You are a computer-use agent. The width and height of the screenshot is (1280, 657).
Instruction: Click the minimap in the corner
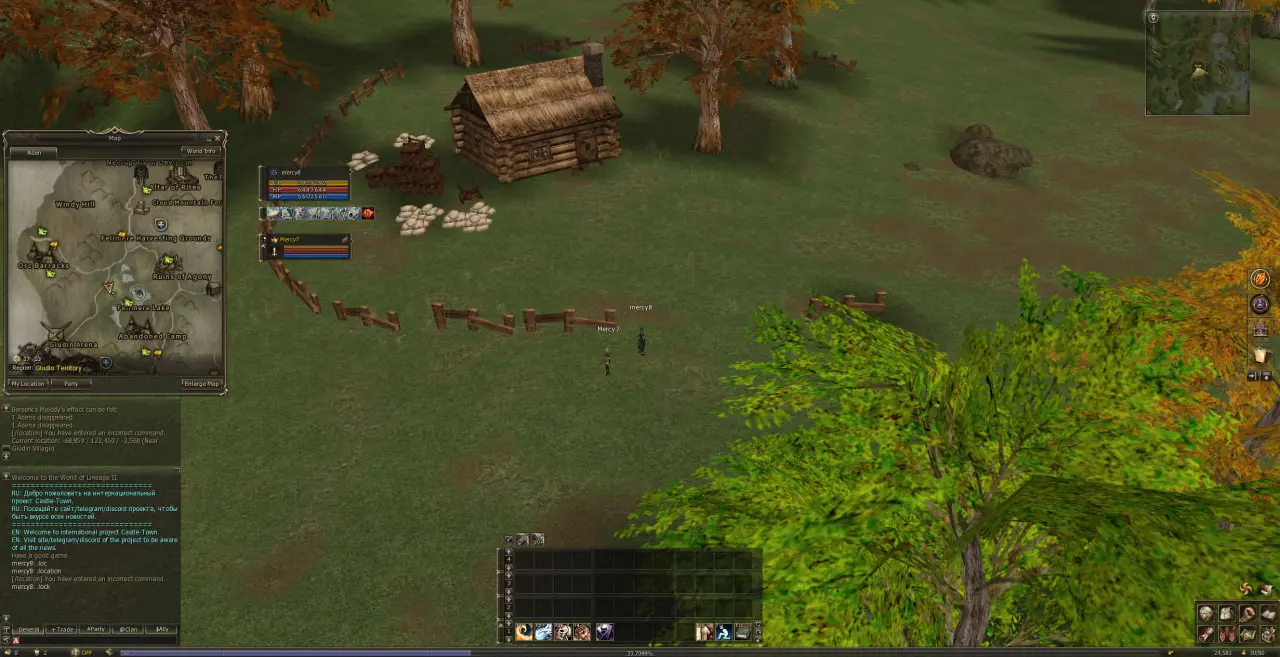(x=1197, y=63)
